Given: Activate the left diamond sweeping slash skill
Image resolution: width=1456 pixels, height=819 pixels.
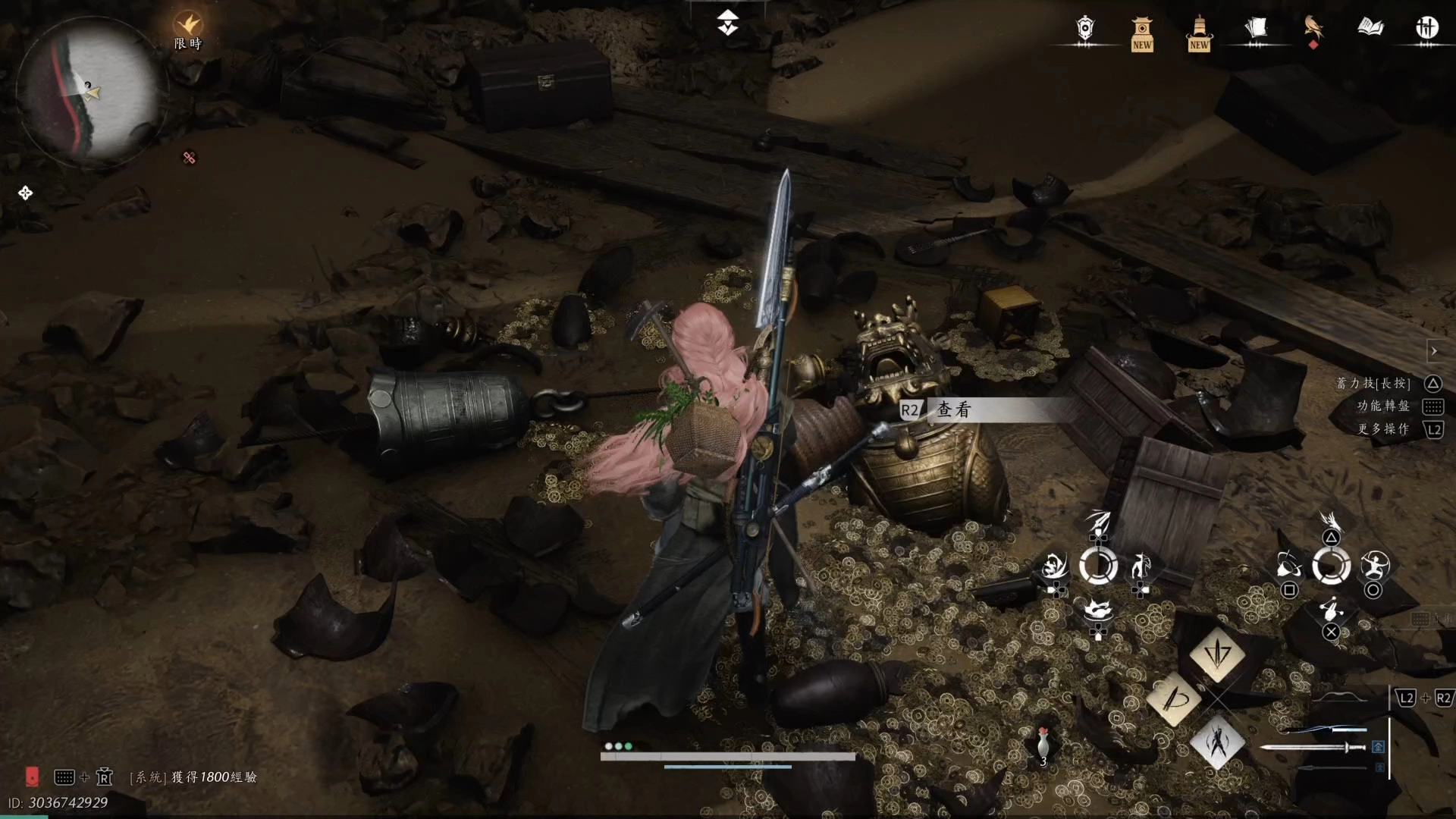Looking at the screenshot, I should pos(1173,698).
